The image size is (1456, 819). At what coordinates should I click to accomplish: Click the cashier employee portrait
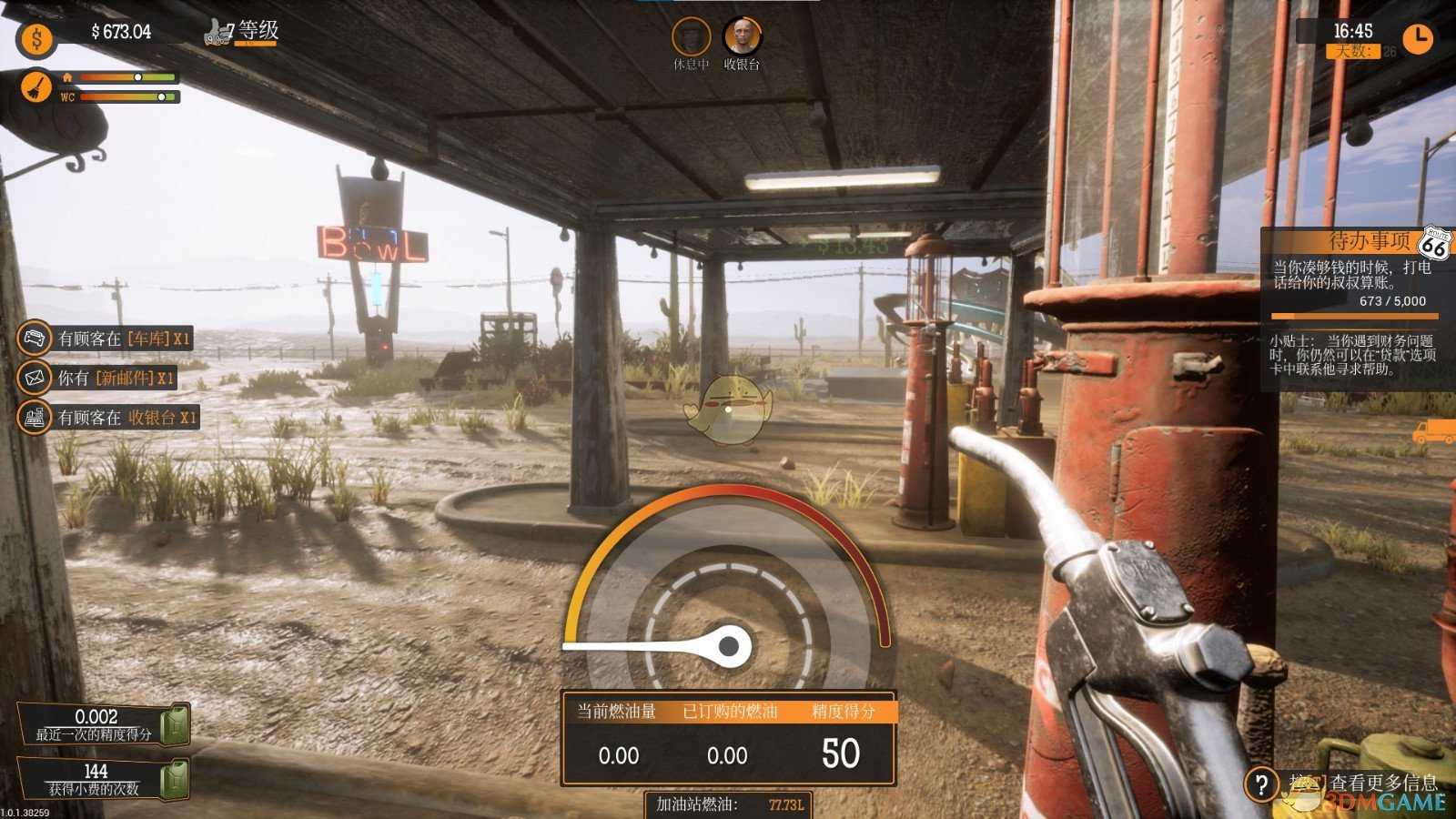742,37
